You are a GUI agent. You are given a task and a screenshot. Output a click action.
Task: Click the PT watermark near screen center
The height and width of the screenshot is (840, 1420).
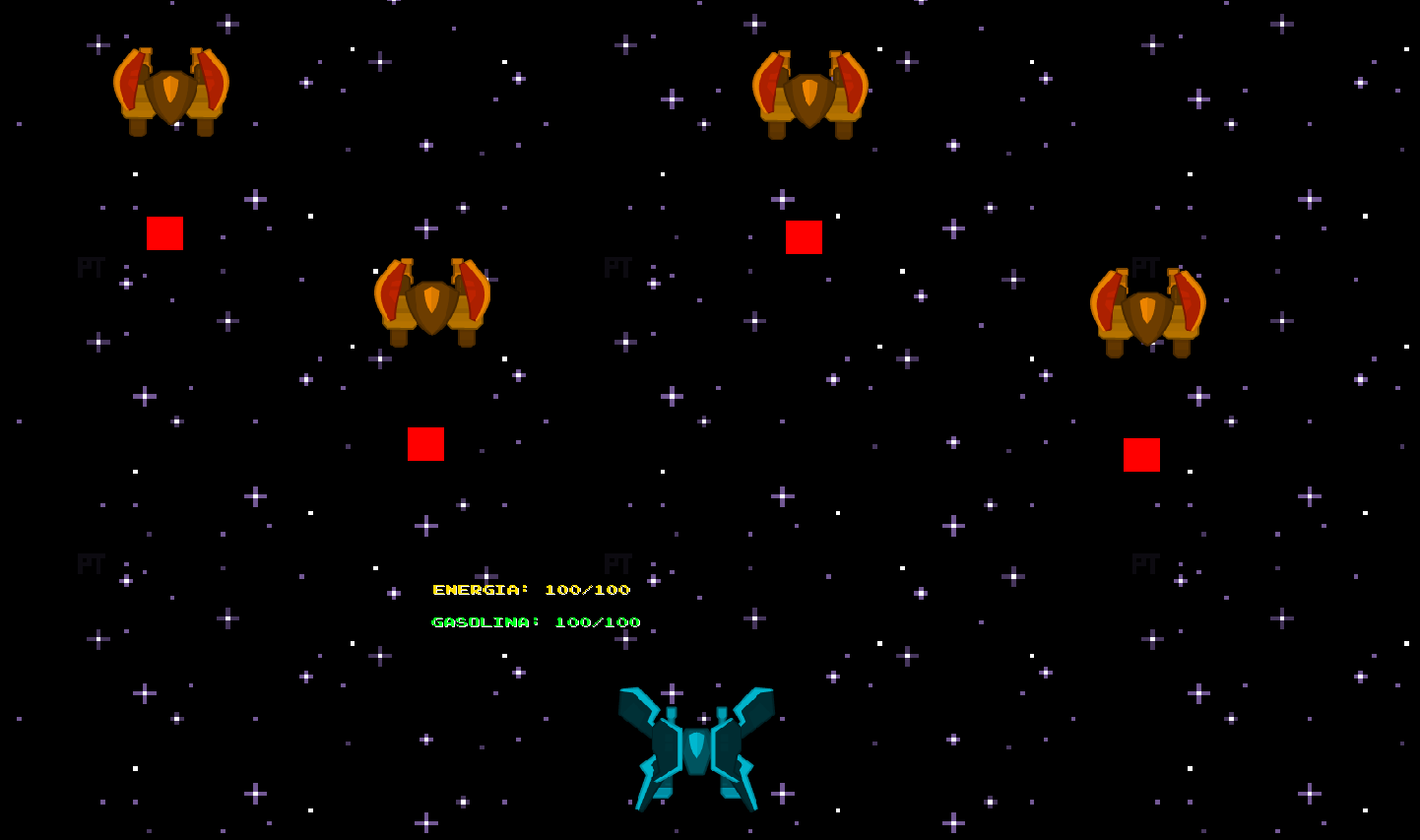pos(618,267)
